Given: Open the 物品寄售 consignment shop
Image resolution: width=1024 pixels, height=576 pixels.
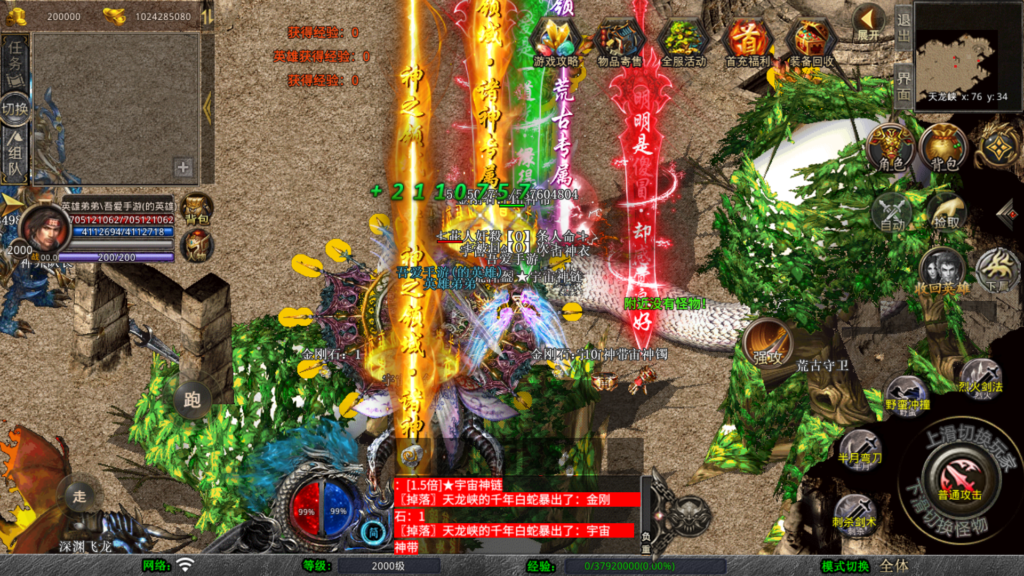Looking at the screenshot, I should [620, 41].
